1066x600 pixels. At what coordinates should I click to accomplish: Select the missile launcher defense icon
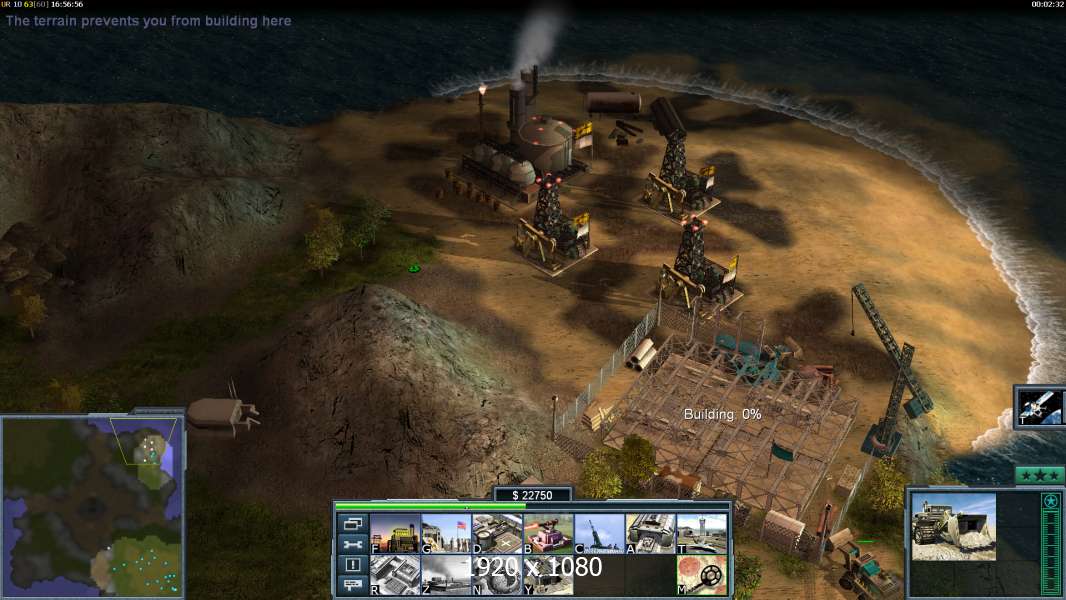pyautogui.click(x=599, y=534)
